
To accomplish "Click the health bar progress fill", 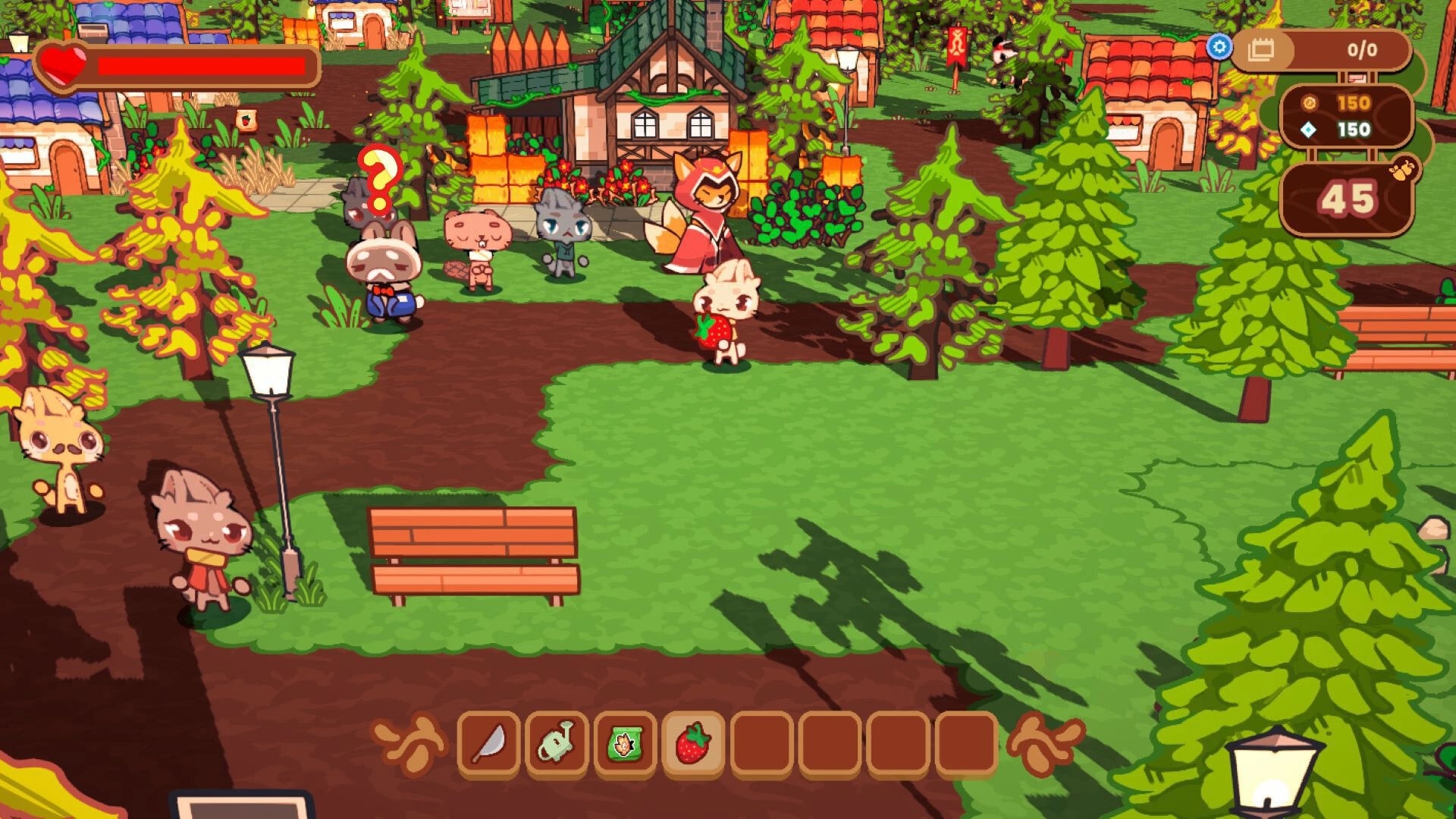I will click(205, 67).
